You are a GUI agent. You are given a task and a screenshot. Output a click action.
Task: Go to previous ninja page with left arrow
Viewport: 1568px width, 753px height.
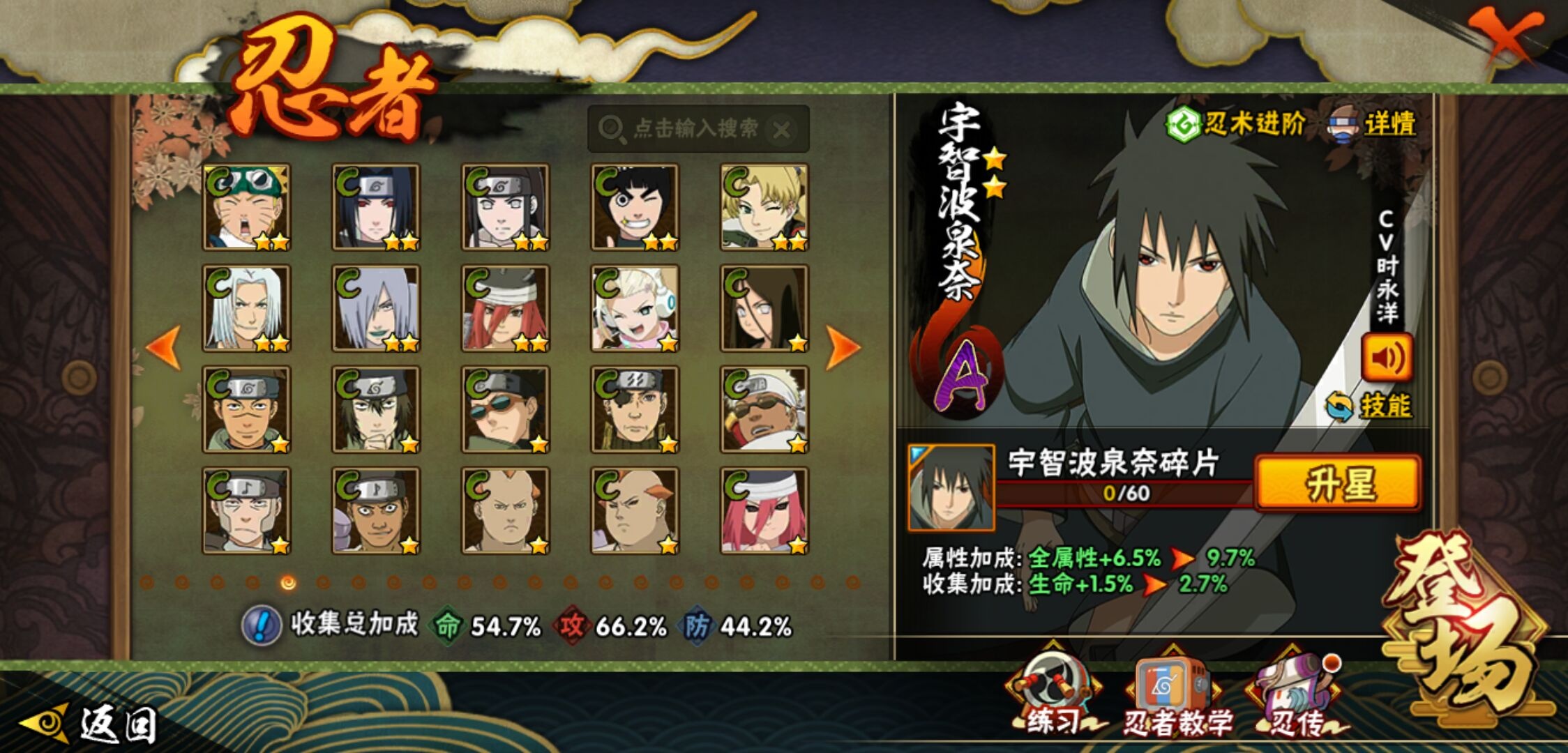pyautogui.click(x=165, y=347)
